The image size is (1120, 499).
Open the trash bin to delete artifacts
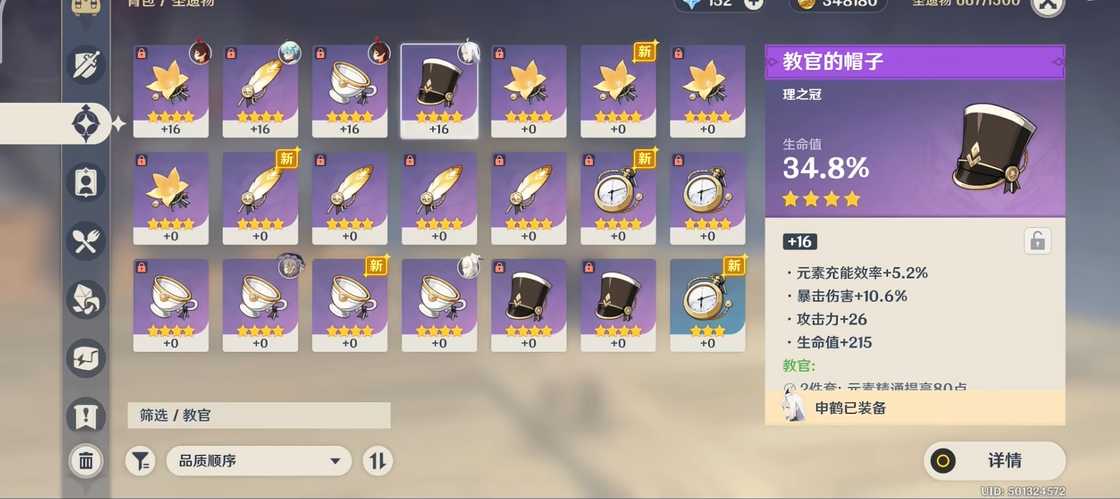point(86,461)
